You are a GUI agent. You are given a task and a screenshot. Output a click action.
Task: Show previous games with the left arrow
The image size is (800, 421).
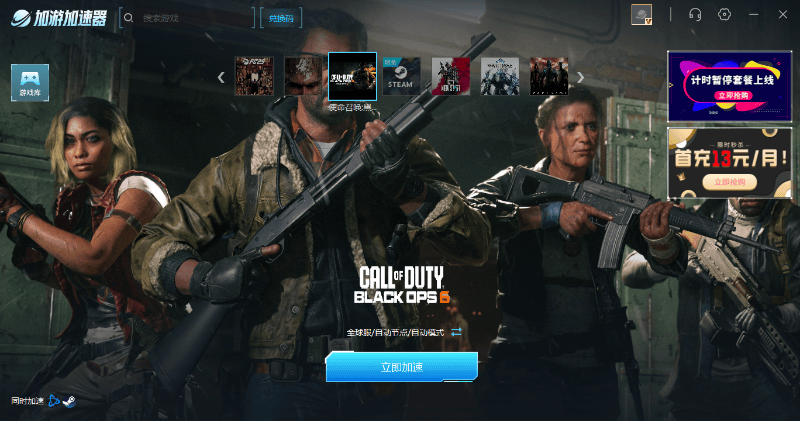coord(221,77)
